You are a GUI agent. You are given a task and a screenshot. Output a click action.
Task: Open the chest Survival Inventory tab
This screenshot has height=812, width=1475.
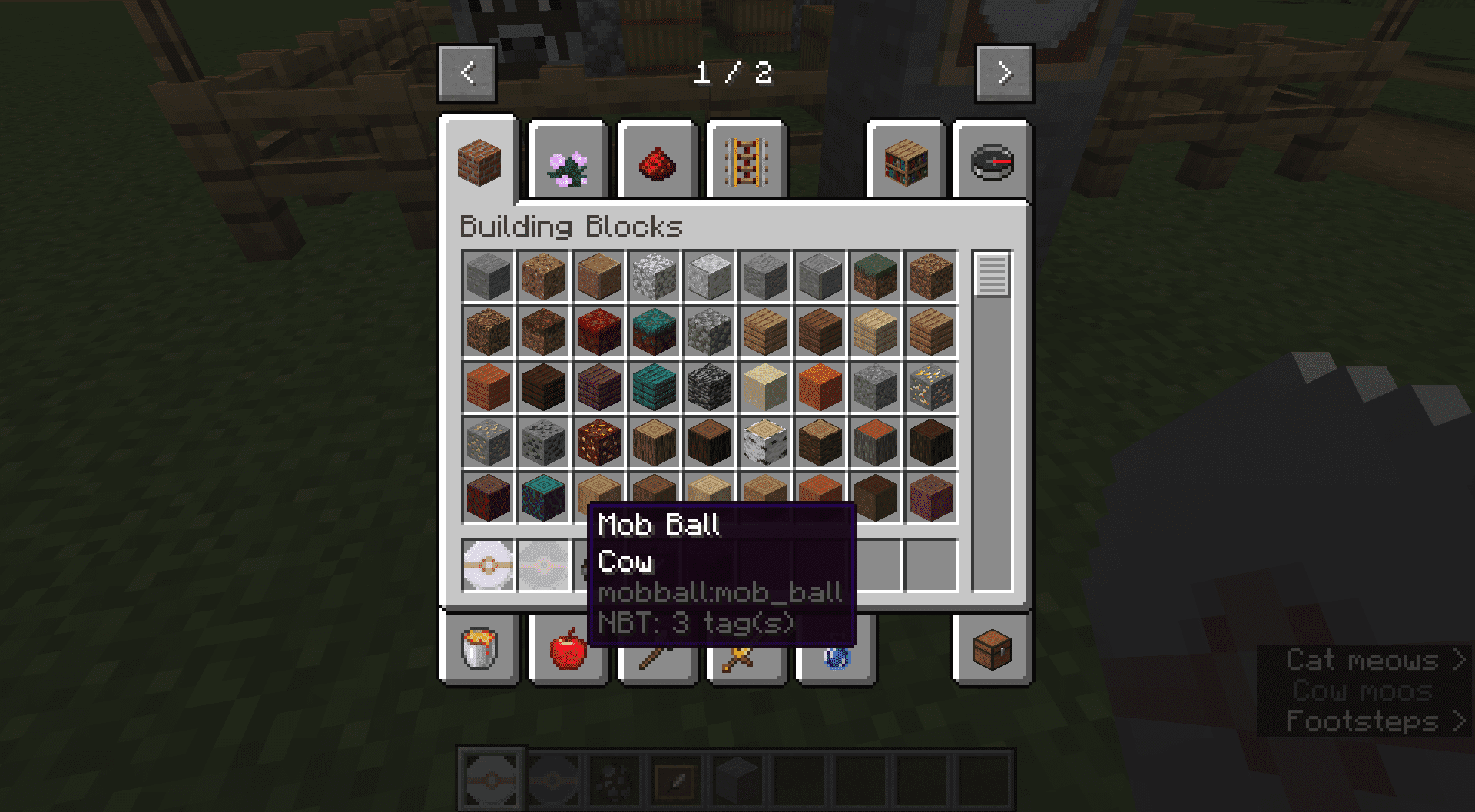992,649
